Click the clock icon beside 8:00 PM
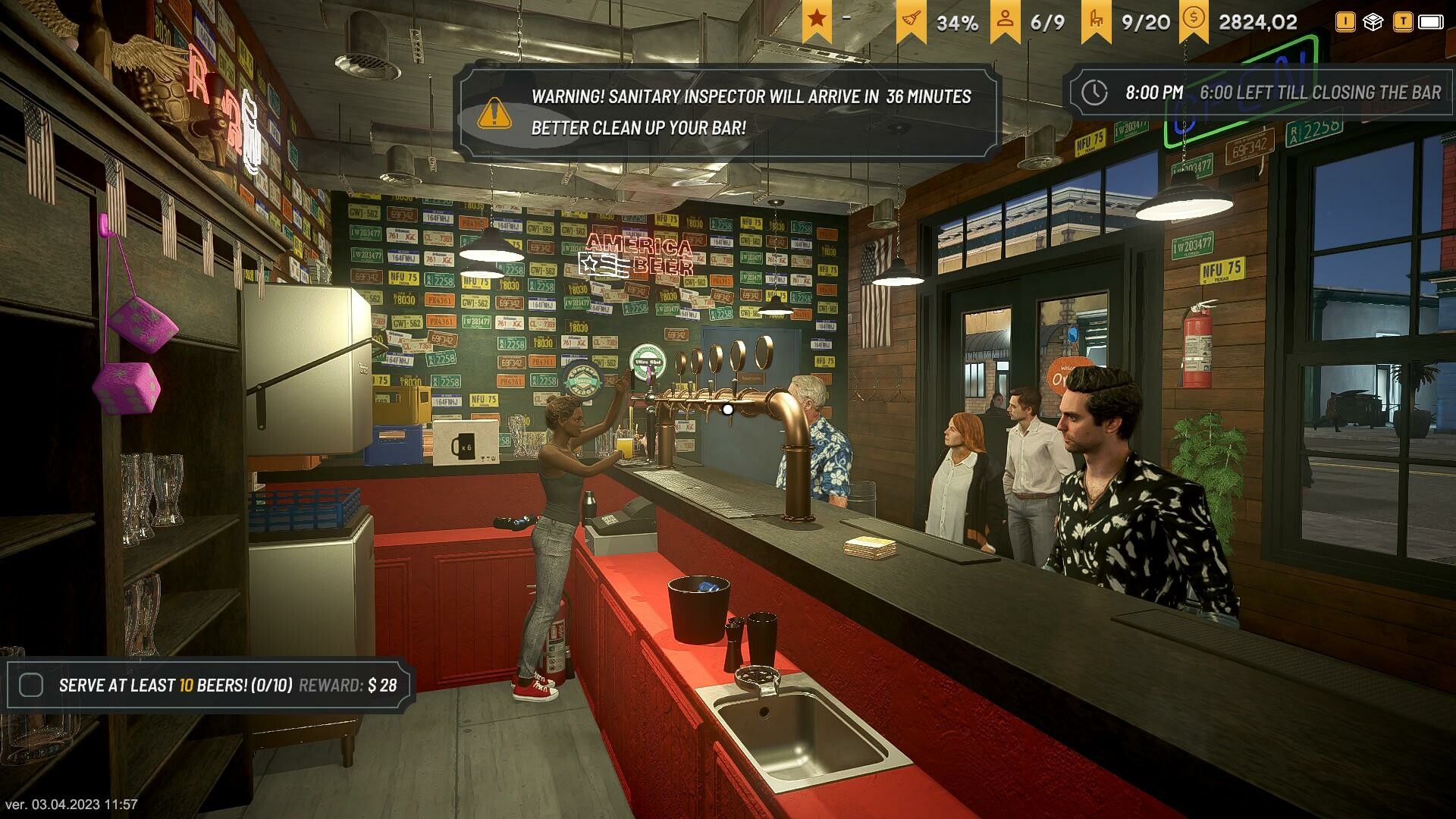The height and width of the screenshot is (819, 1456). click(x=1094, y=93)
